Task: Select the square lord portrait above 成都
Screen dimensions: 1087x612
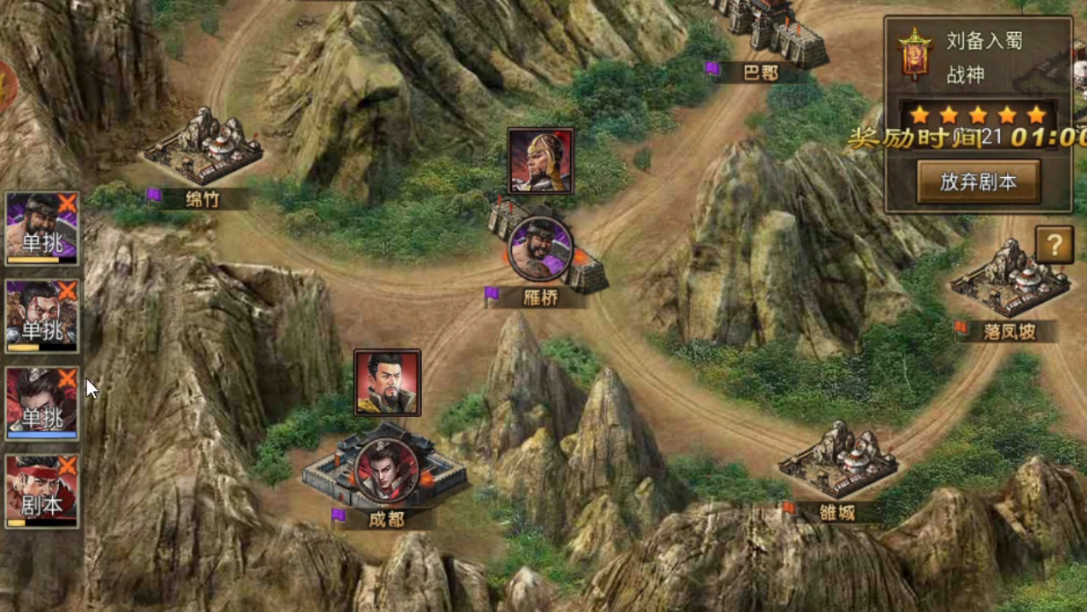Action: click(x=387, y=382)
